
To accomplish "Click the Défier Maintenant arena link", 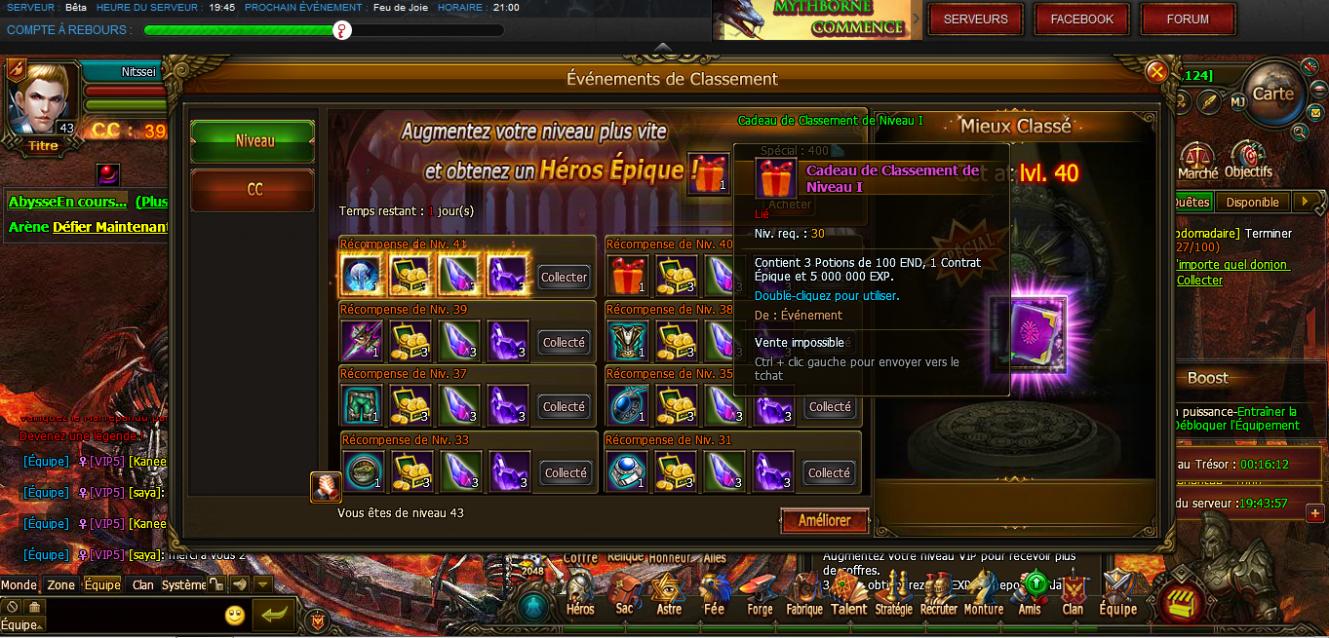I will 110,227.
